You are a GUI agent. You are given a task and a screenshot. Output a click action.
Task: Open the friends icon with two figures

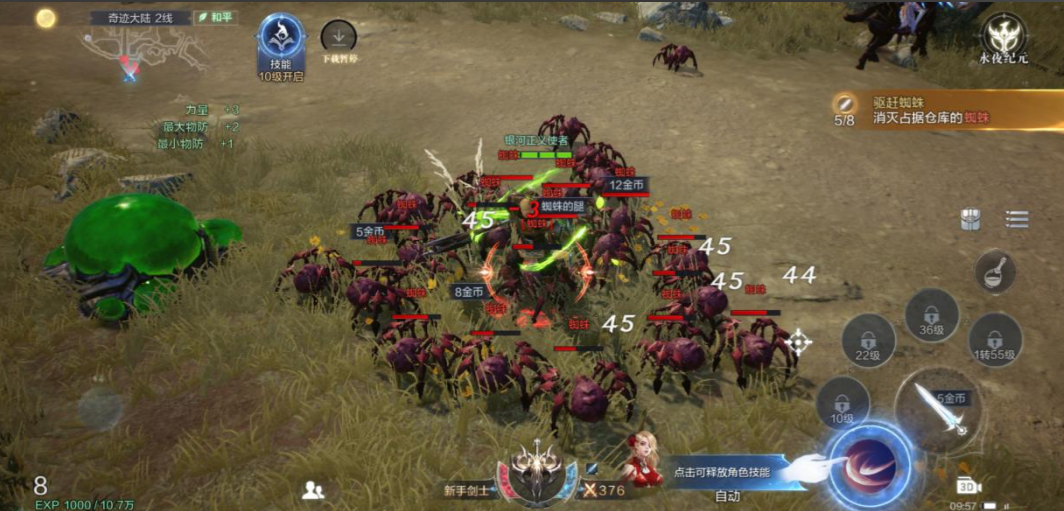tap(313, 490)
